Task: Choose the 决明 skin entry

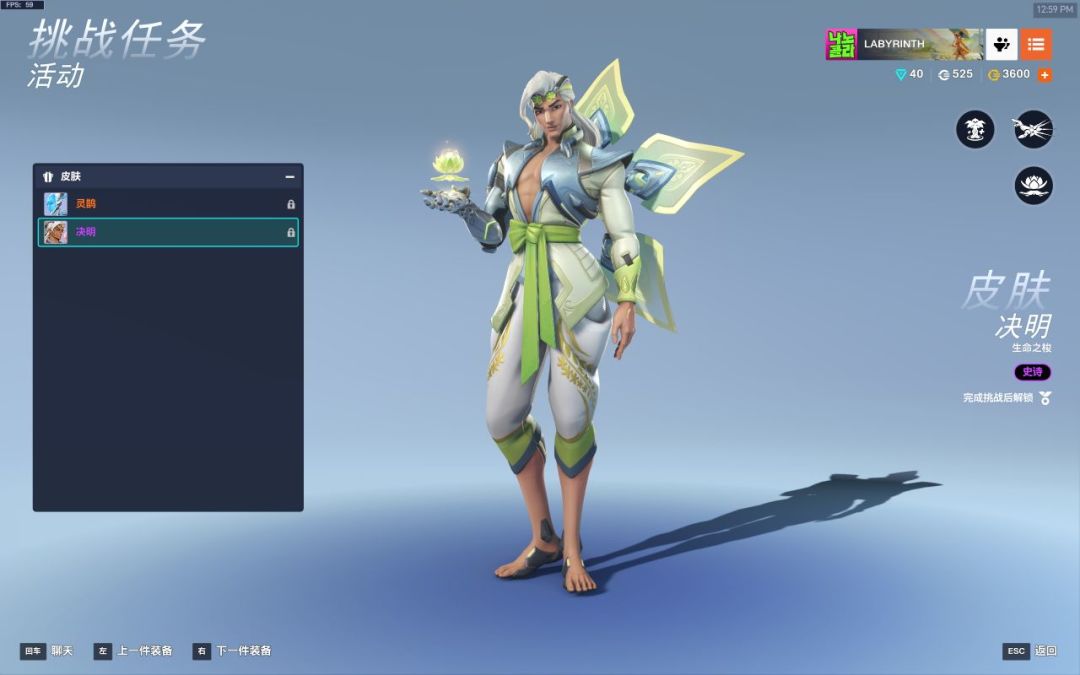Action: tap(168, 232)
